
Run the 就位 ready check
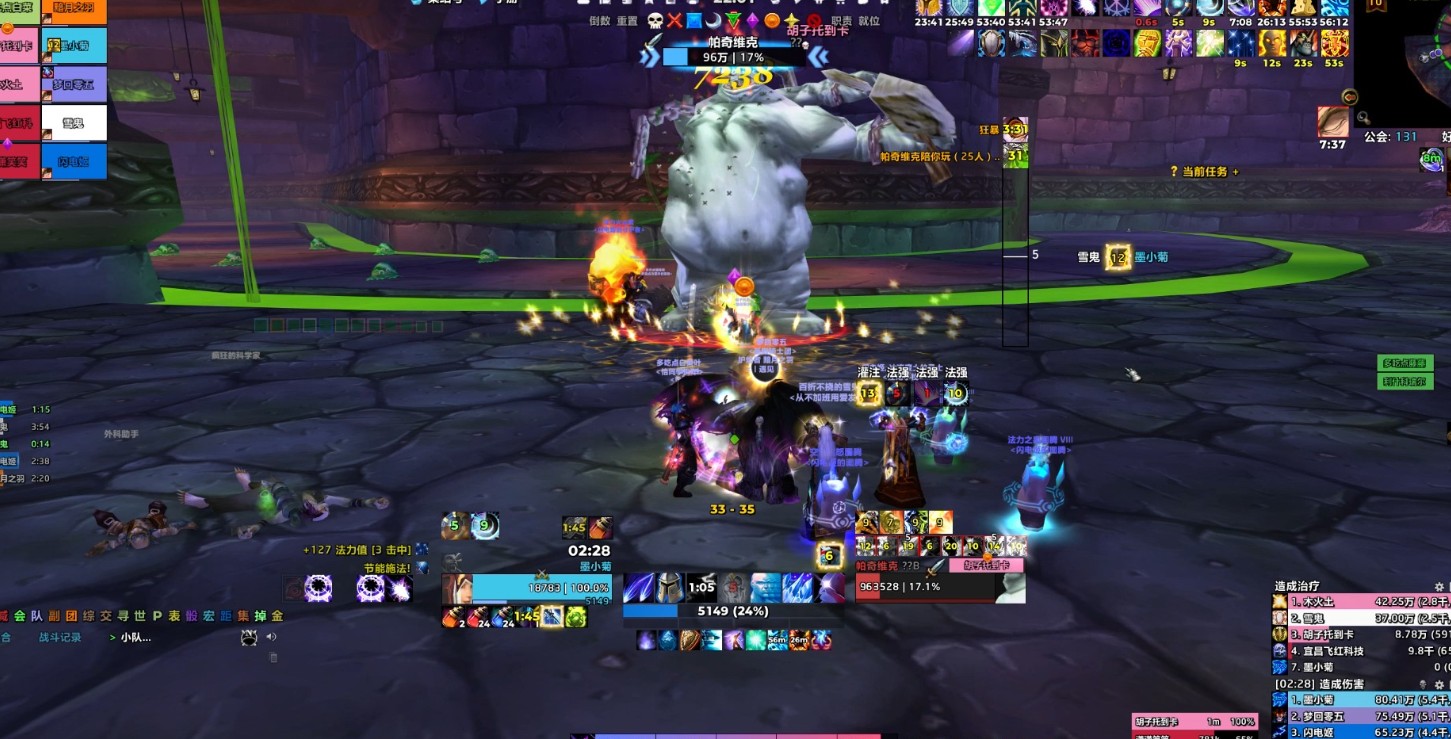click(870, 21)
